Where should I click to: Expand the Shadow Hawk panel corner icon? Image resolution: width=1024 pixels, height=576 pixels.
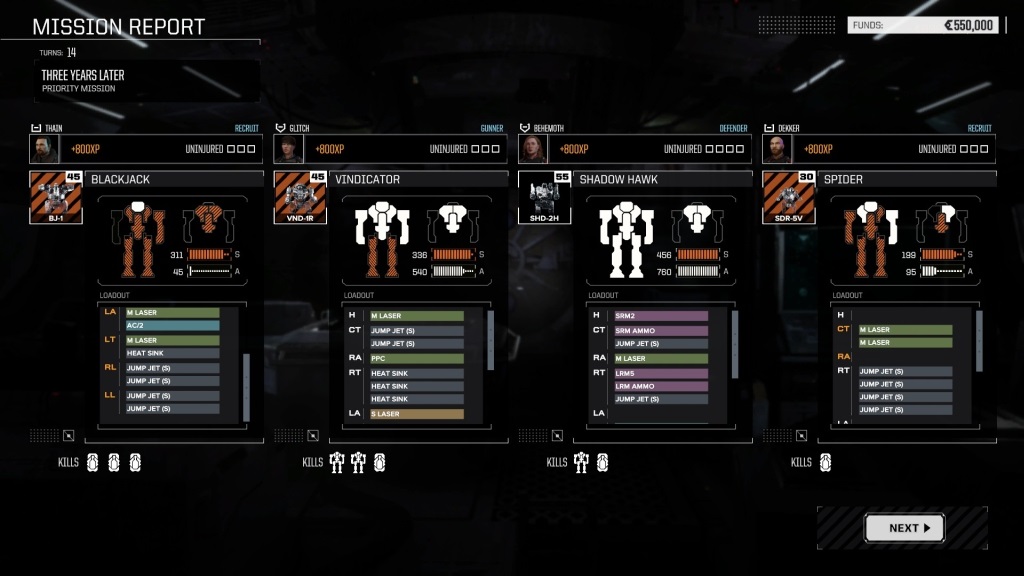[x=557, y=435]
